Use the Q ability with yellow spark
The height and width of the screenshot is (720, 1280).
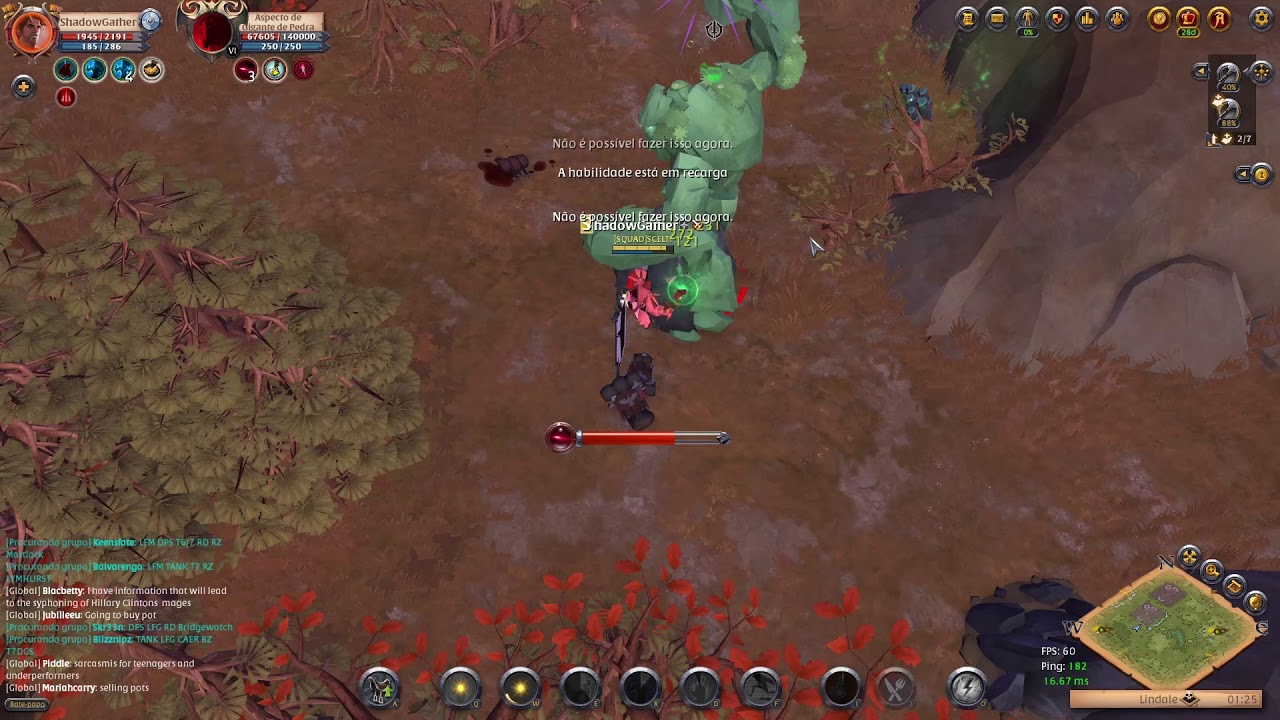[x=460, y=687]
